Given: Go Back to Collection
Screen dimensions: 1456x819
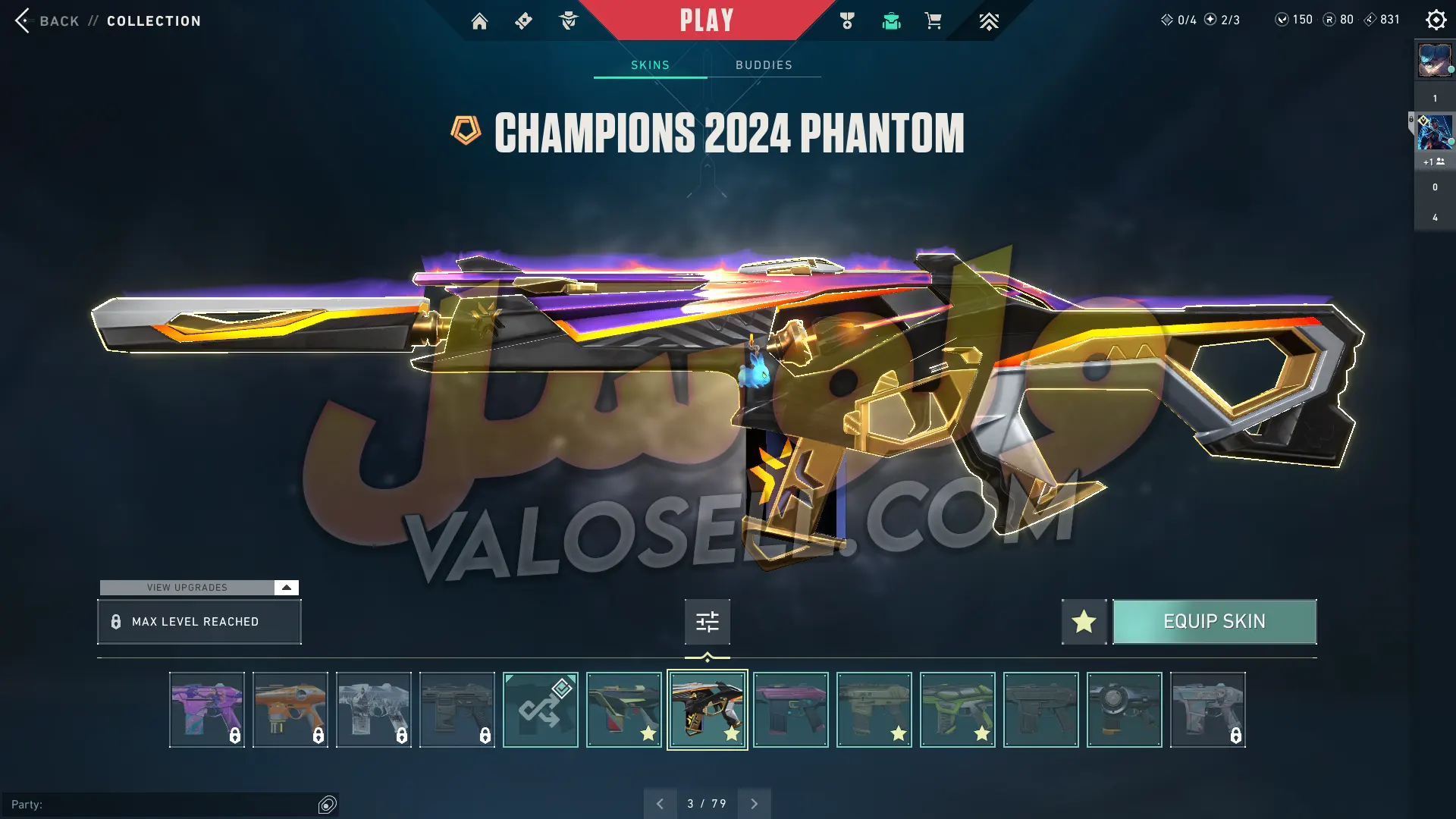Looking at the screenshot, I should [x=45, y=20].
